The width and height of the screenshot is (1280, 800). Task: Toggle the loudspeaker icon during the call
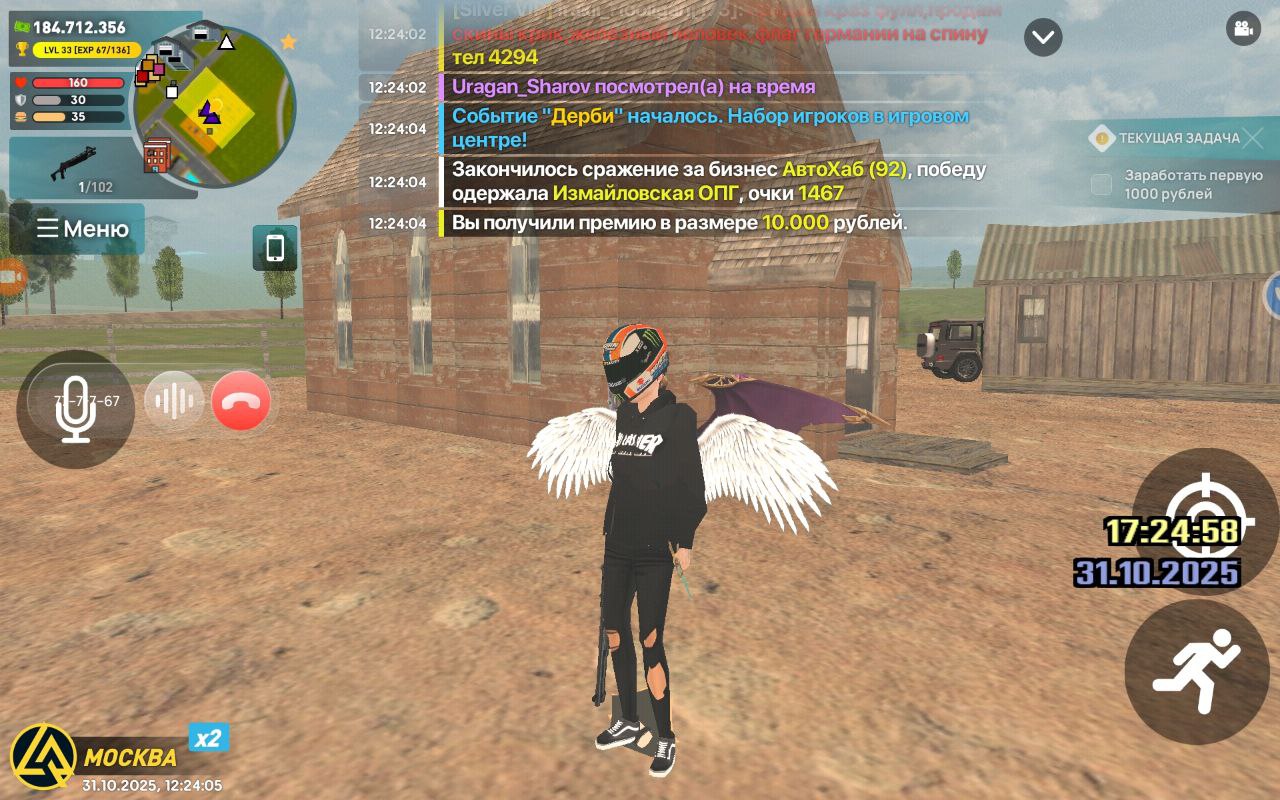point(172,401)
